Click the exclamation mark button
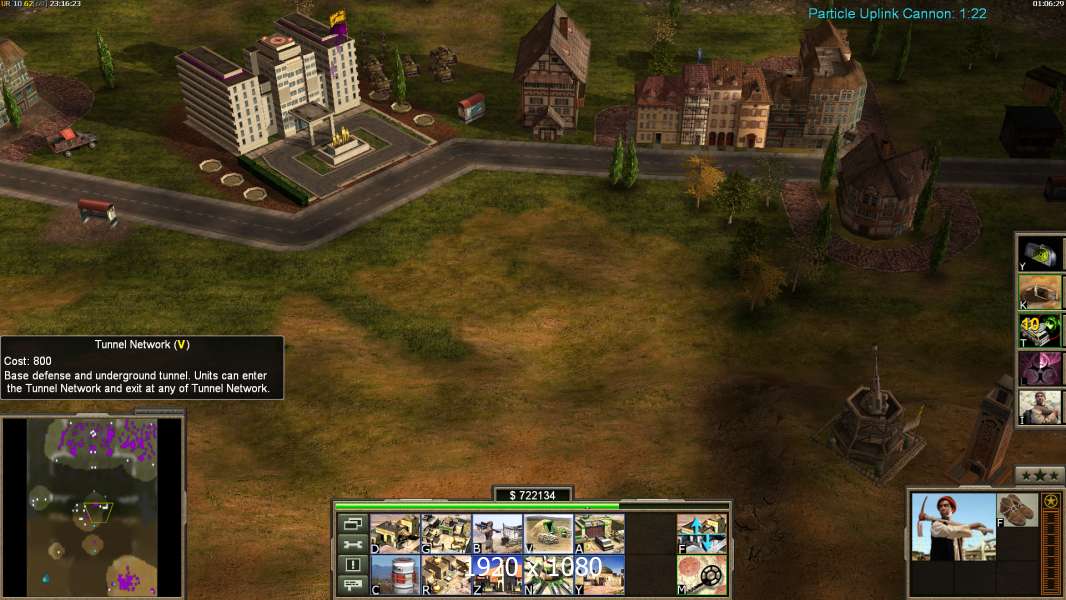The image size is (1066, 600). pos(353,565)
